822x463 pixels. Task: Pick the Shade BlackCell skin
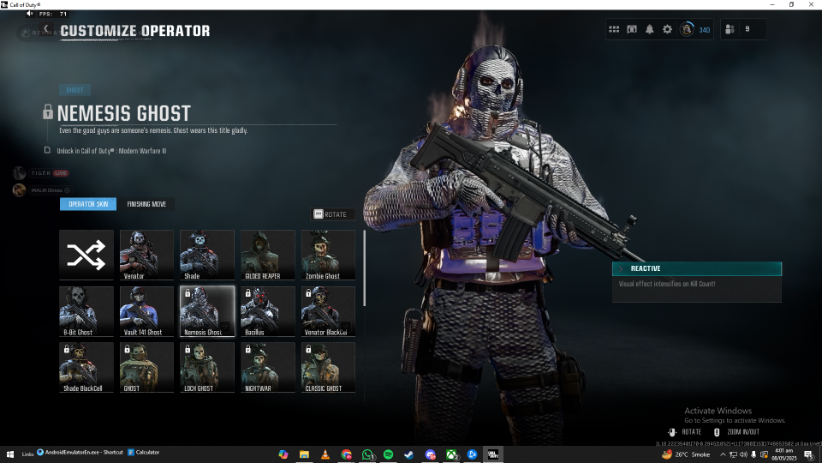[x=86, y=366]
